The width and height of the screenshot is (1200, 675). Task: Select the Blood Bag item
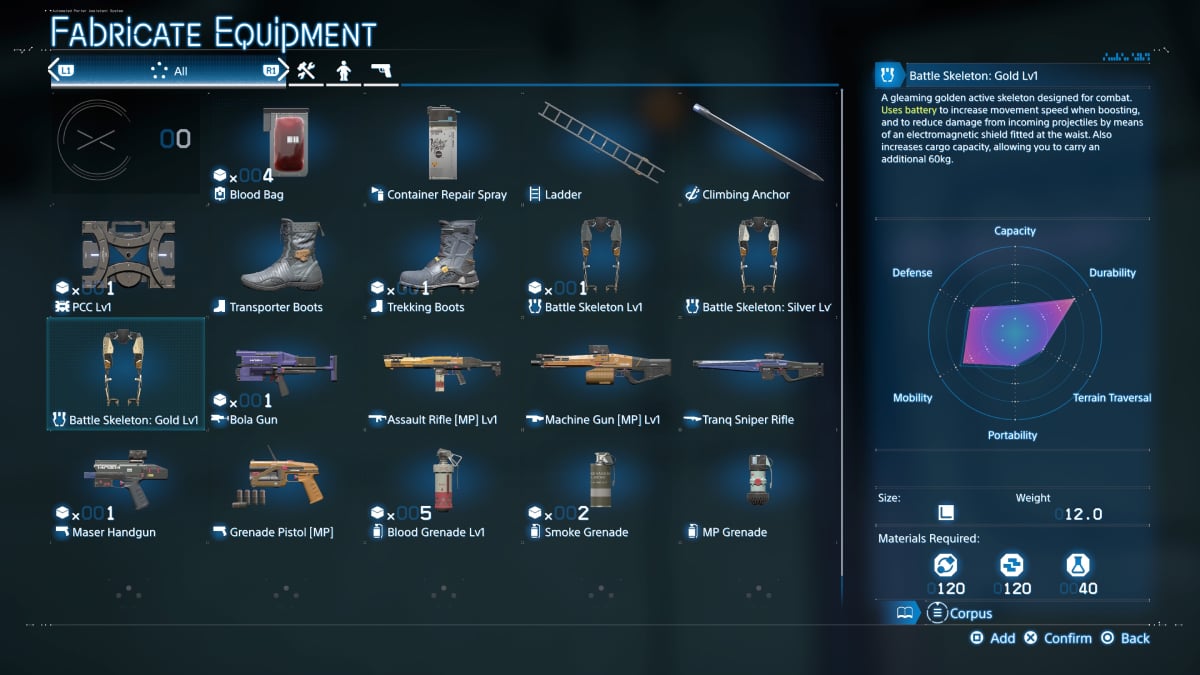(283, 148)
